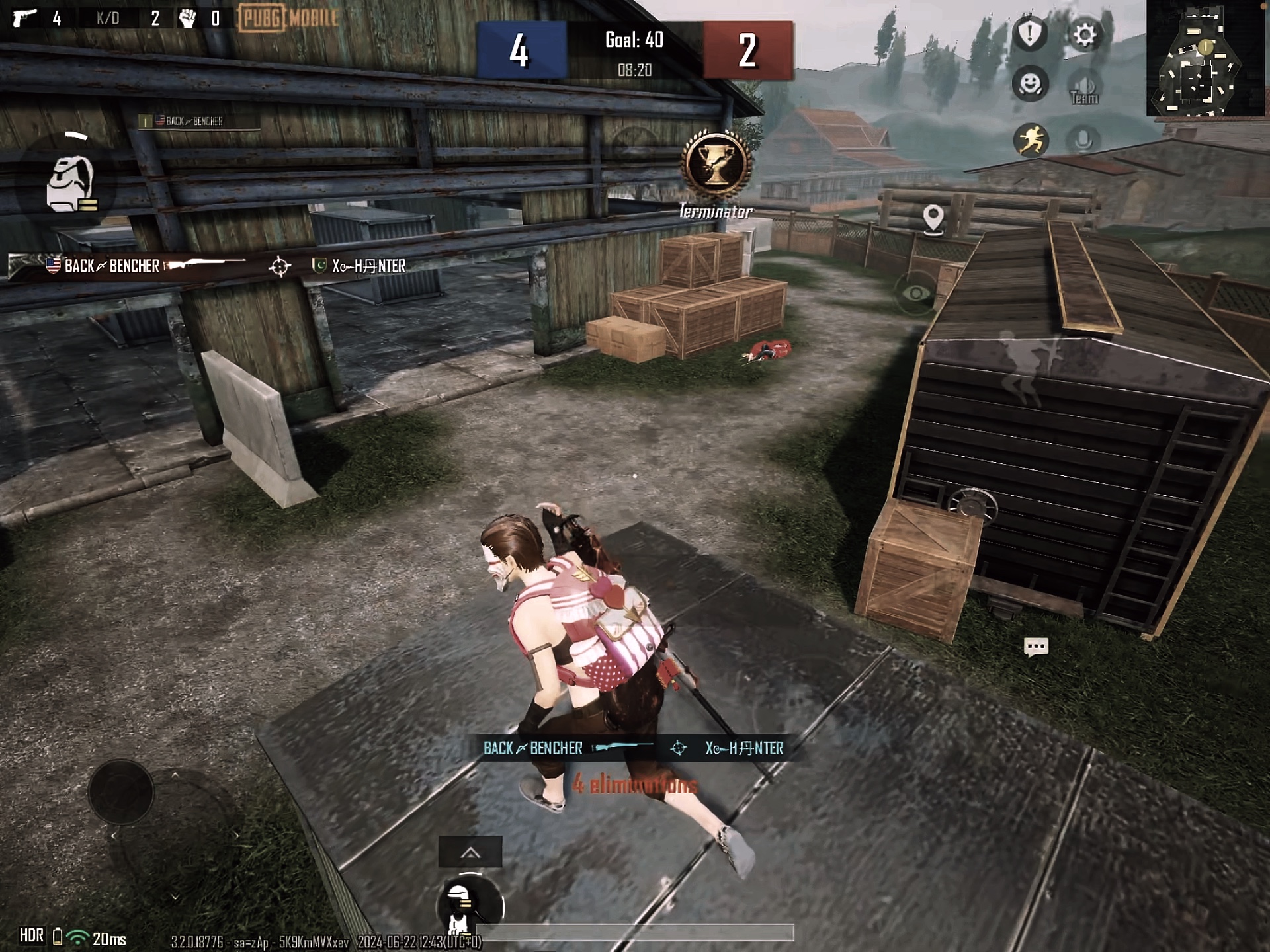Open the quick chat speech bubble
This screenshot has height=952, width=1270.
(1036, 646)
